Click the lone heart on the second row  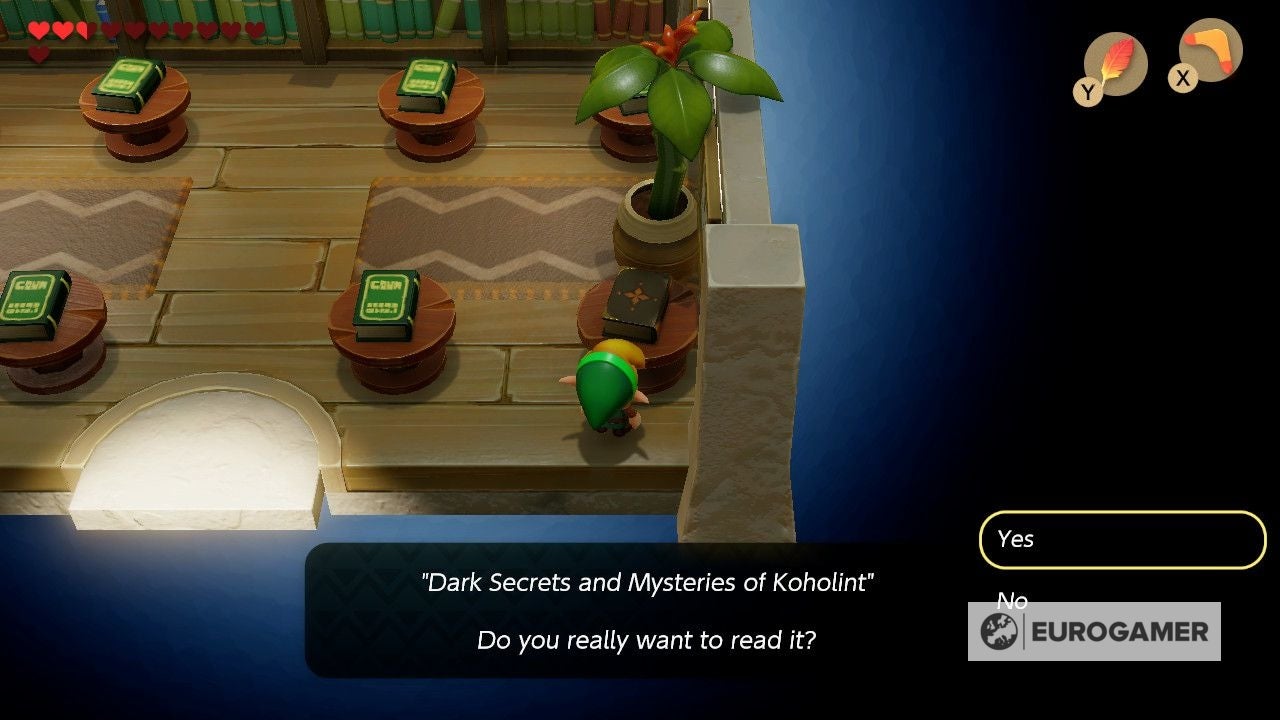coord(39,52)
